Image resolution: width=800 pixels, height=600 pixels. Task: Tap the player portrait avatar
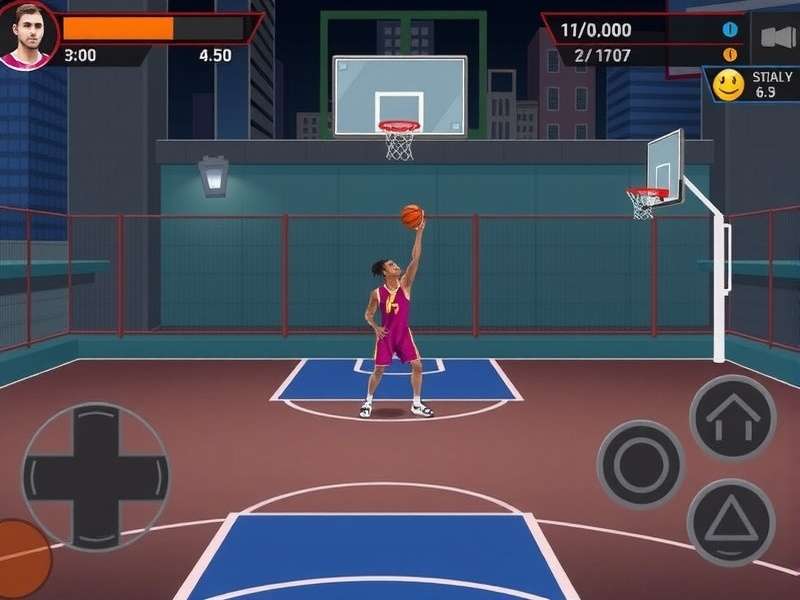(29, 33)
